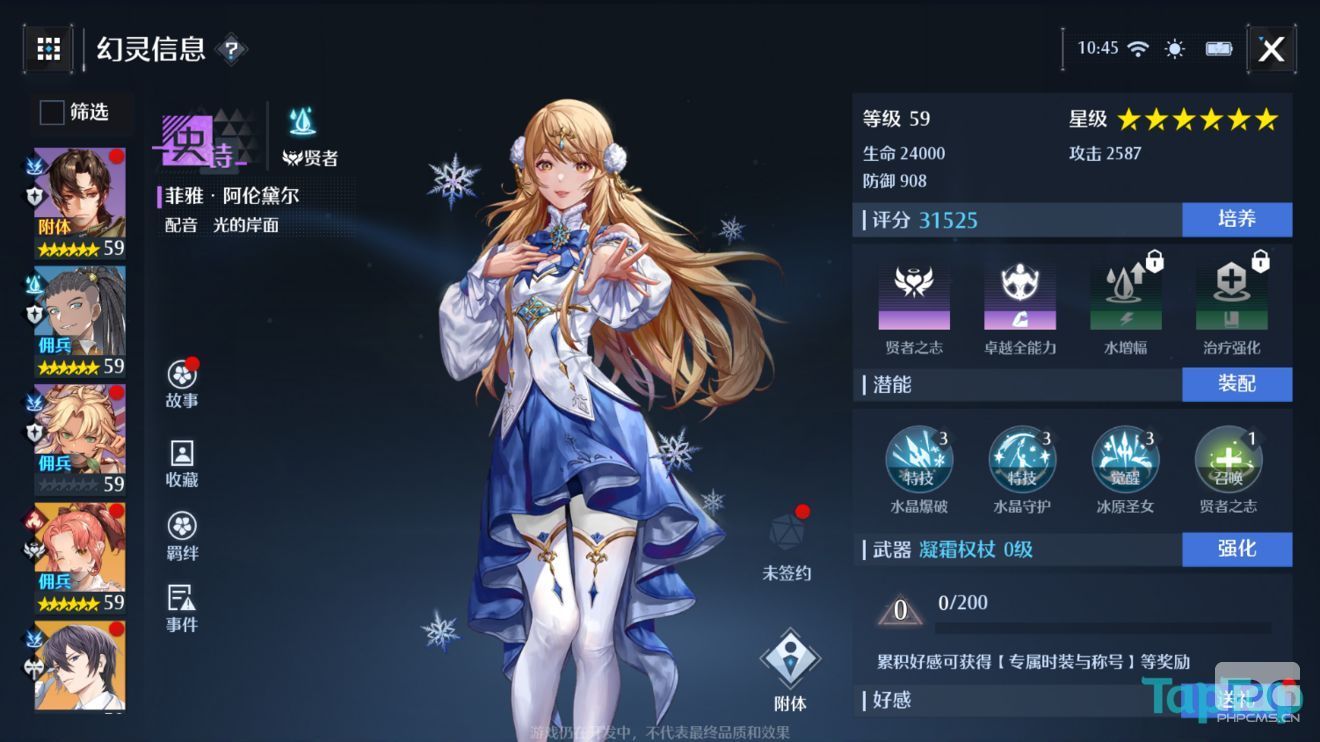
Task: Open the 故事 (Story) panel
Action: tap(181, 380)
